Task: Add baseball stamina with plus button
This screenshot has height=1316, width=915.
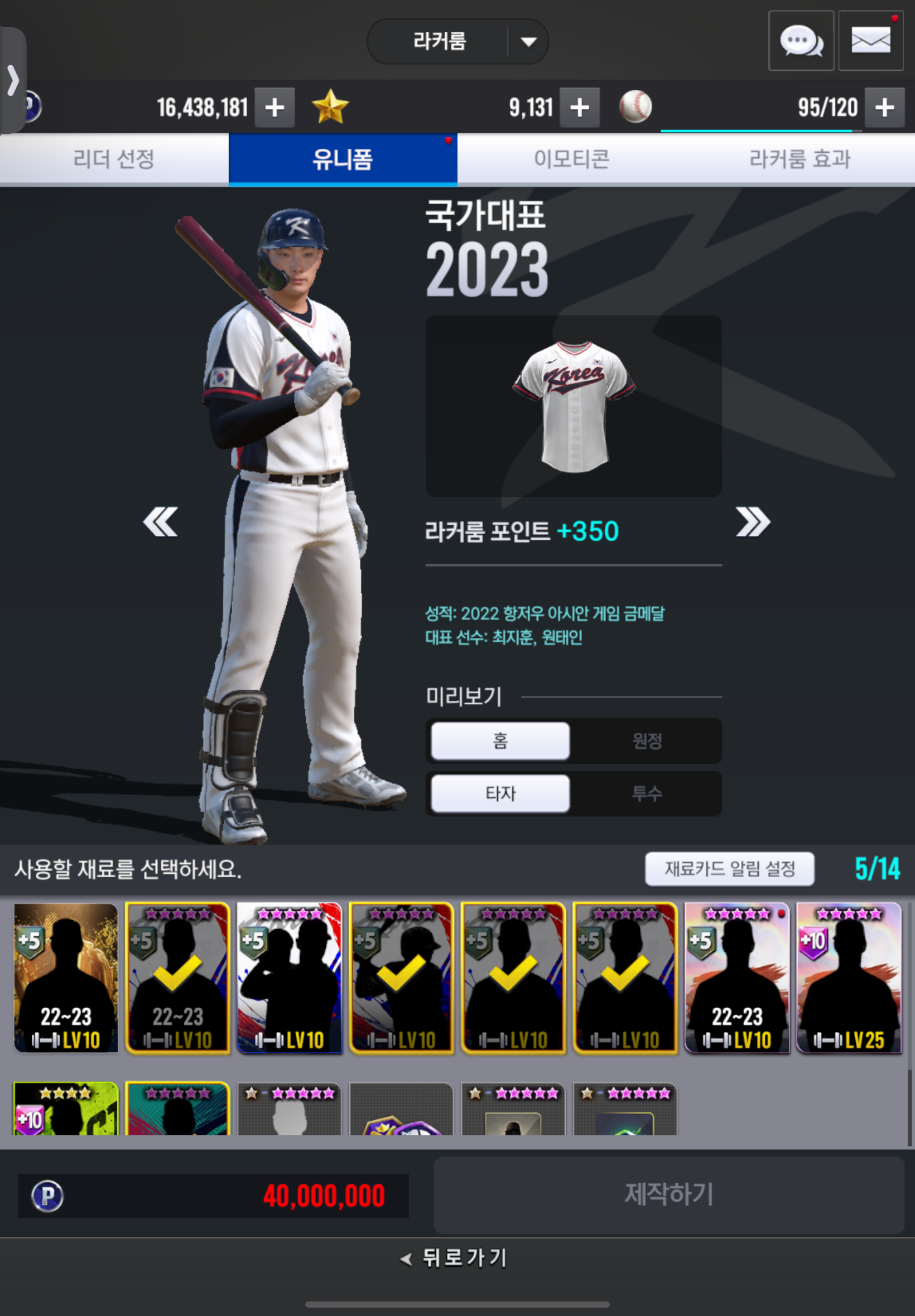Action: 884,108
